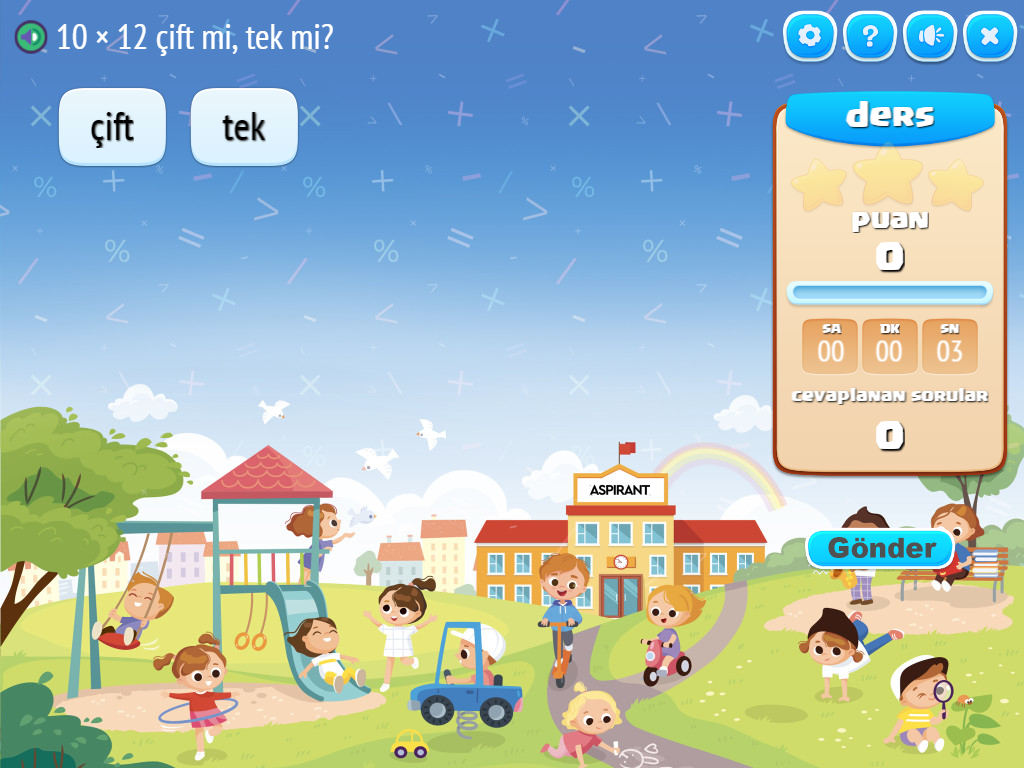Submit answer with the Gönder button

click(x=881, y=548)
